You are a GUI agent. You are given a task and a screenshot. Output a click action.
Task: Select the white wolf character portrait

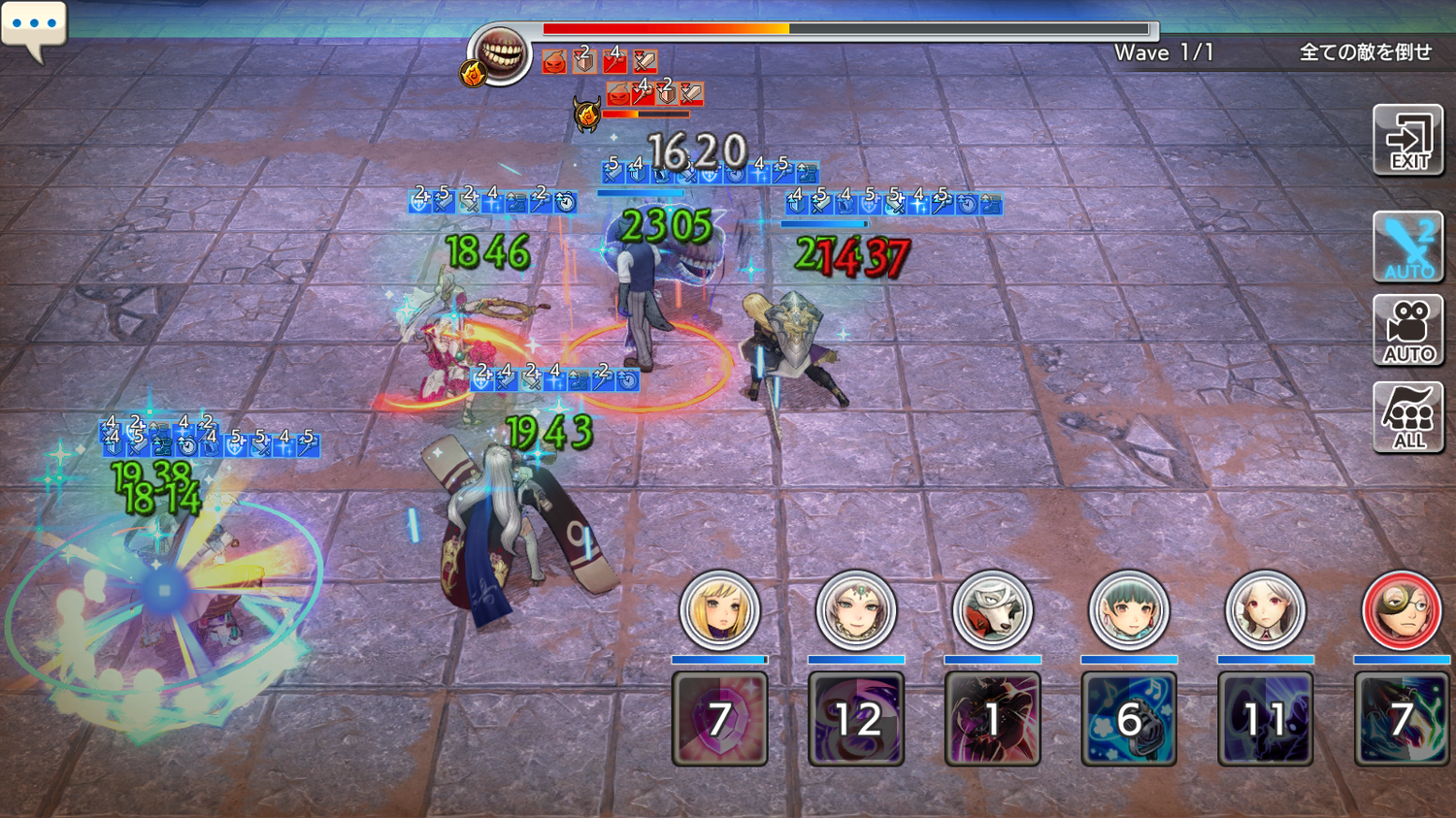(x=992, y=611)
